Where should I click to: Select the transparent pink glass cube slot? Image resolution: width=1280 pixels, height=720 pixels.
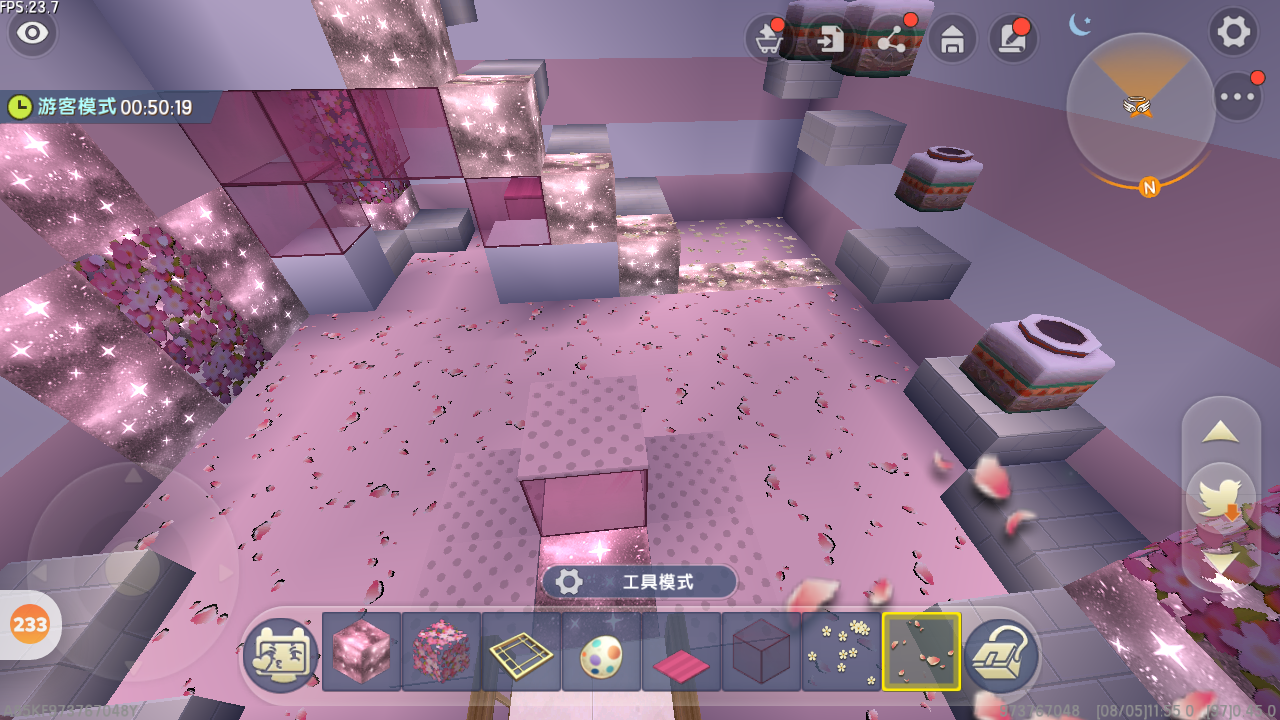point(761,653)
